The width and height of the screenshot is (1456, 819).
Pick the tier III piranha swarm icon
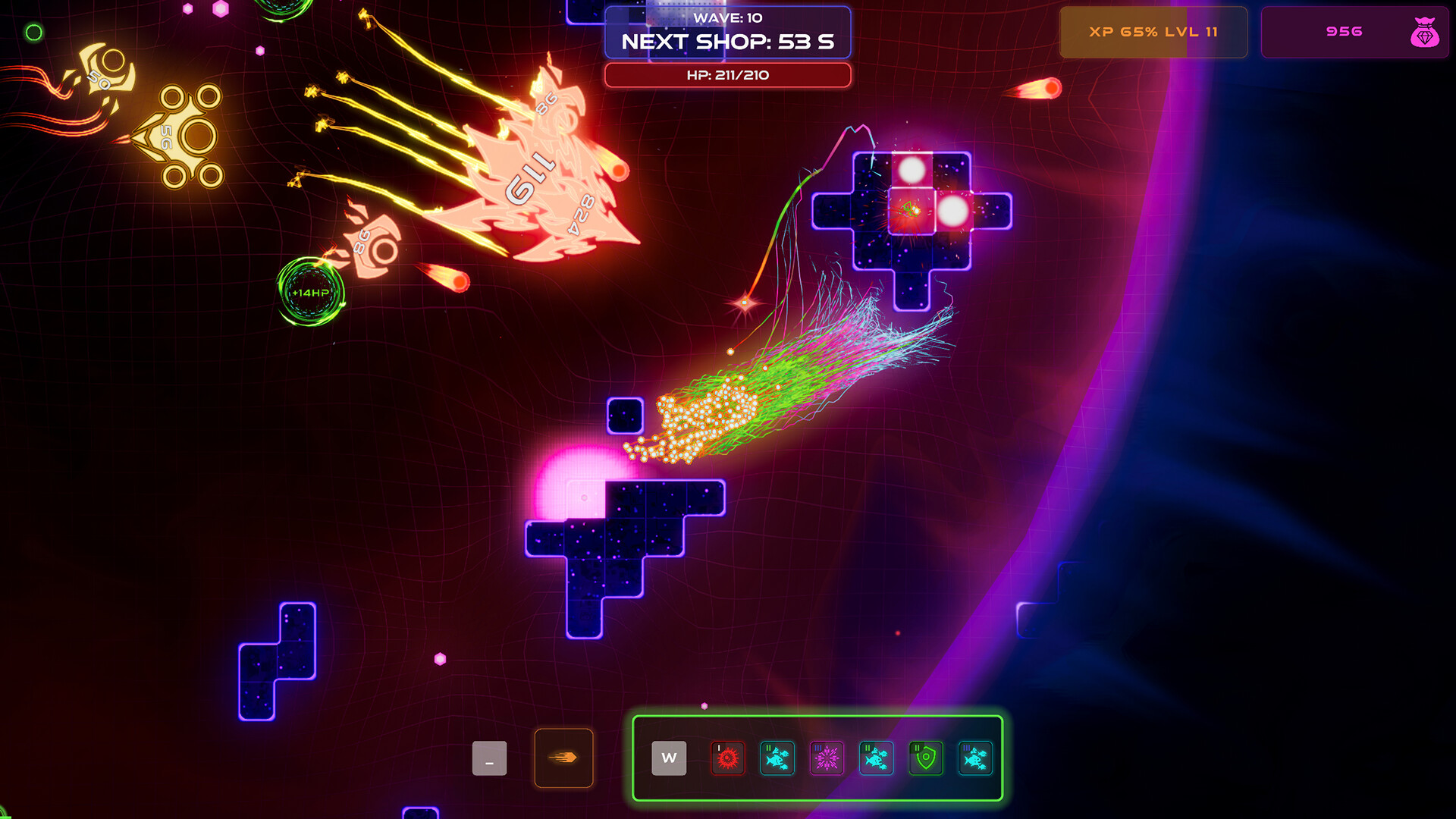click(975, 758)
